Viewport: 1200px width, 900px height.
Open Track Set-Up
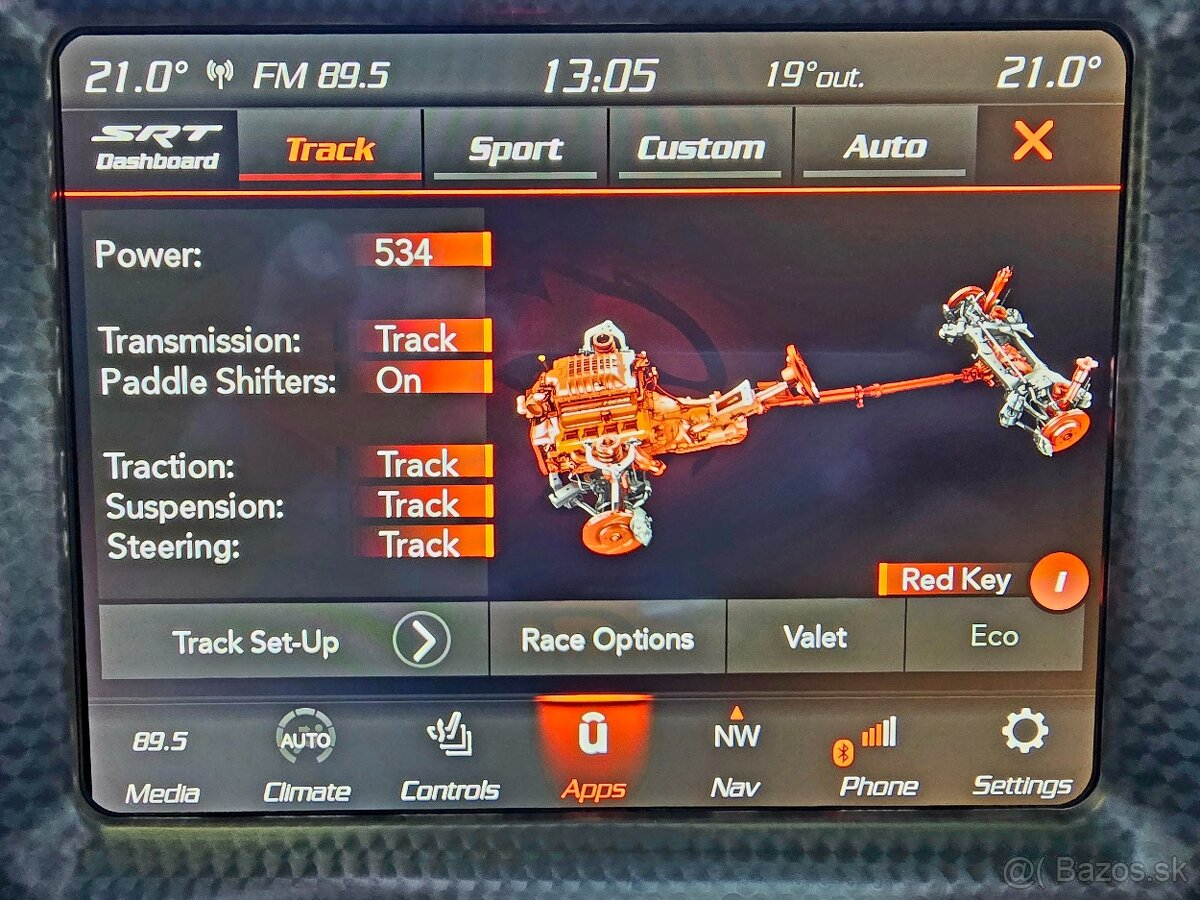coord(294,641)
